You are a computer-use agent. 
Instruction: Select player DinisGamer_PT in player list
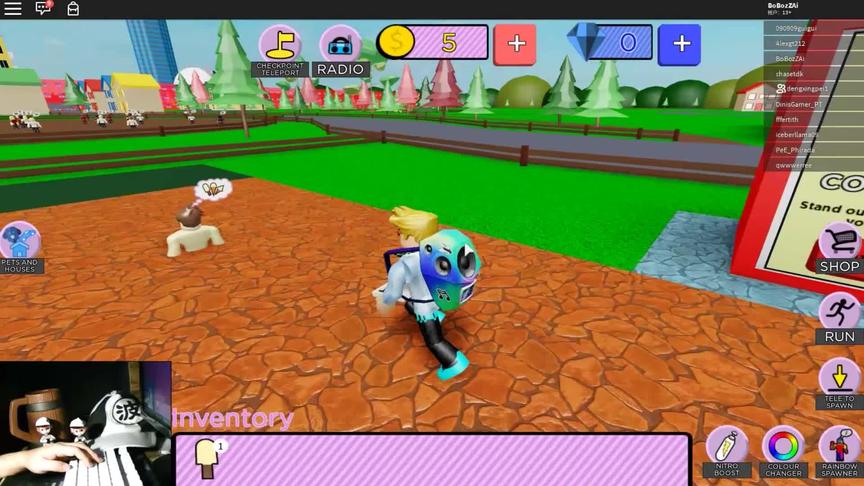799,104
